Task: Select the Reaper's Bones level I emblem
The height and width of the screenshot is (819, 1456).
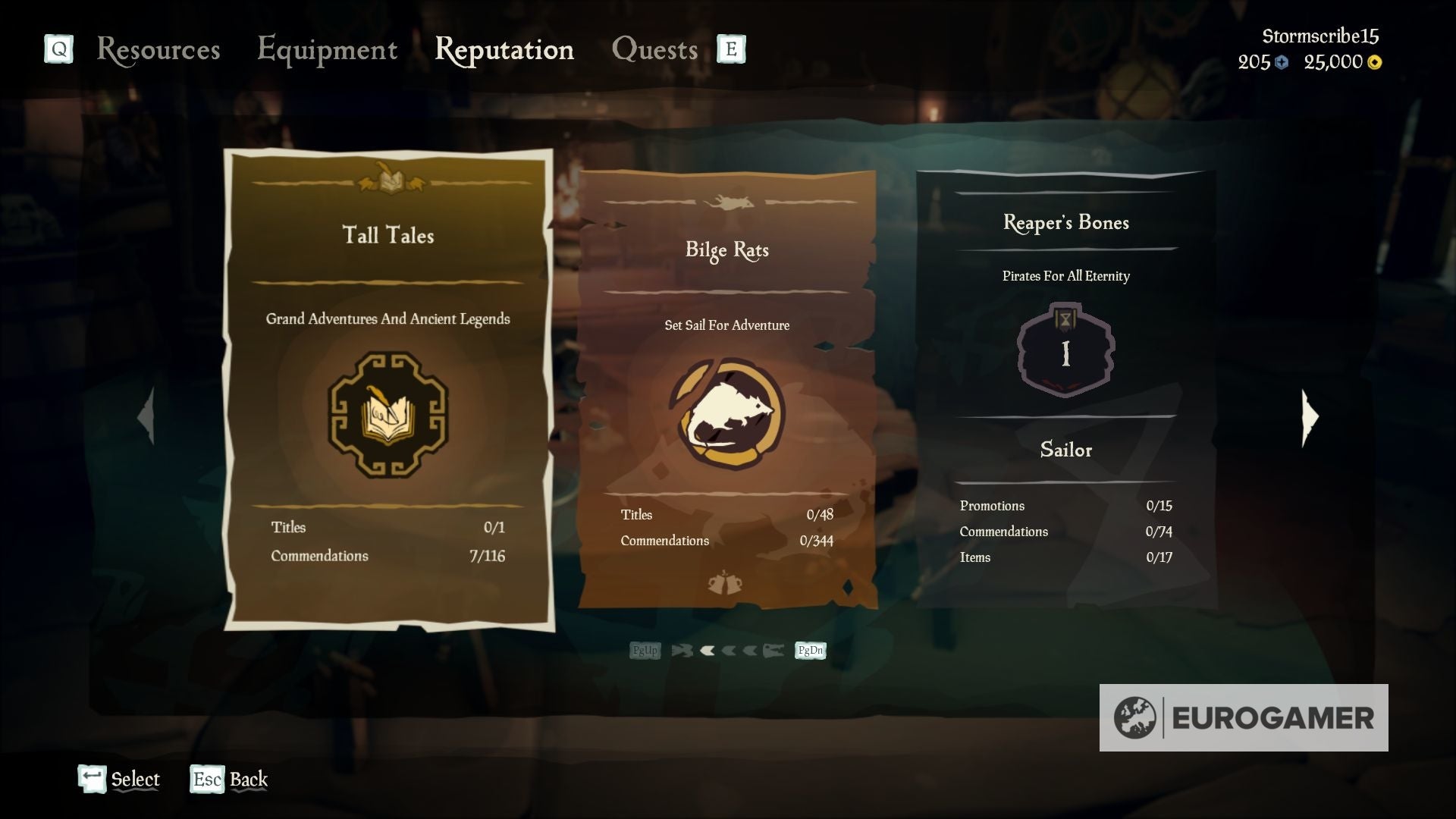Action: [x=1065, y=350]
